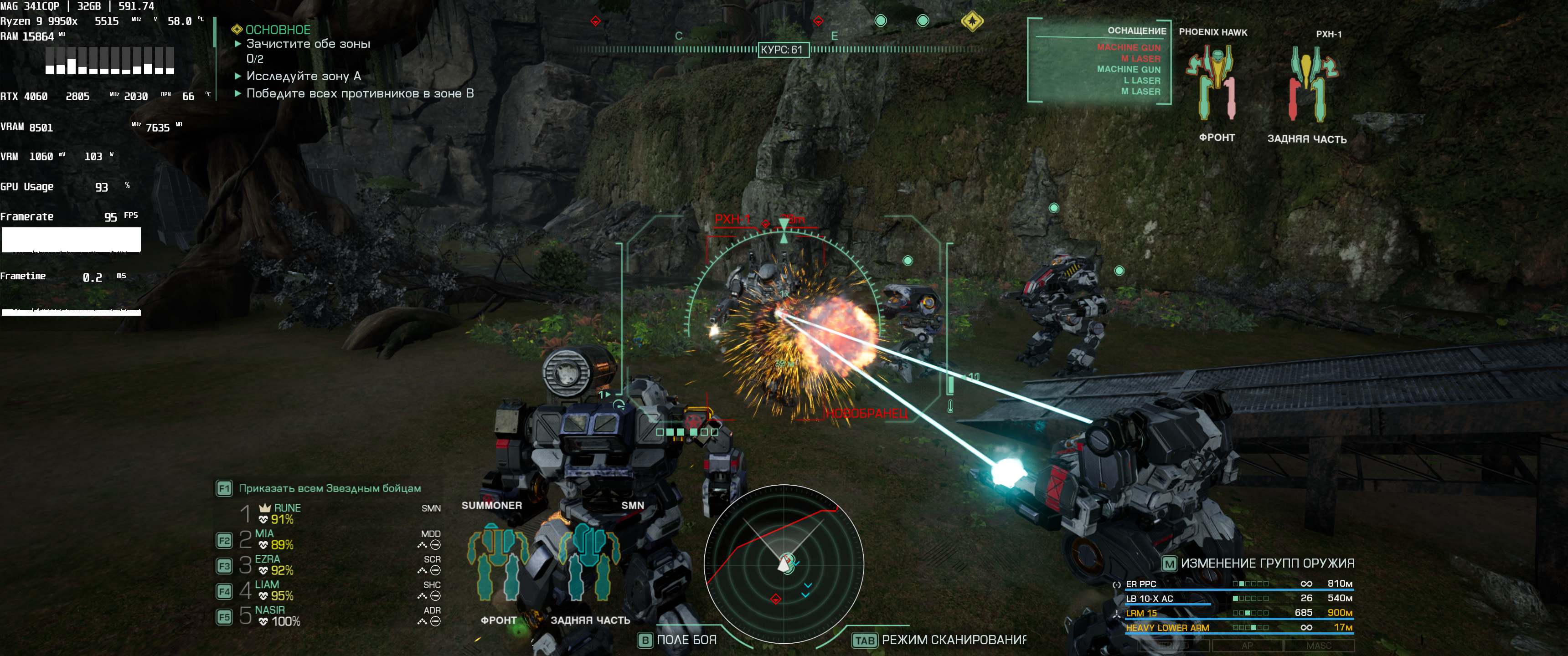Screen dimensions: 1568x656
Task: Select the LRM 15 weapon row
Action: (1141, 613)
